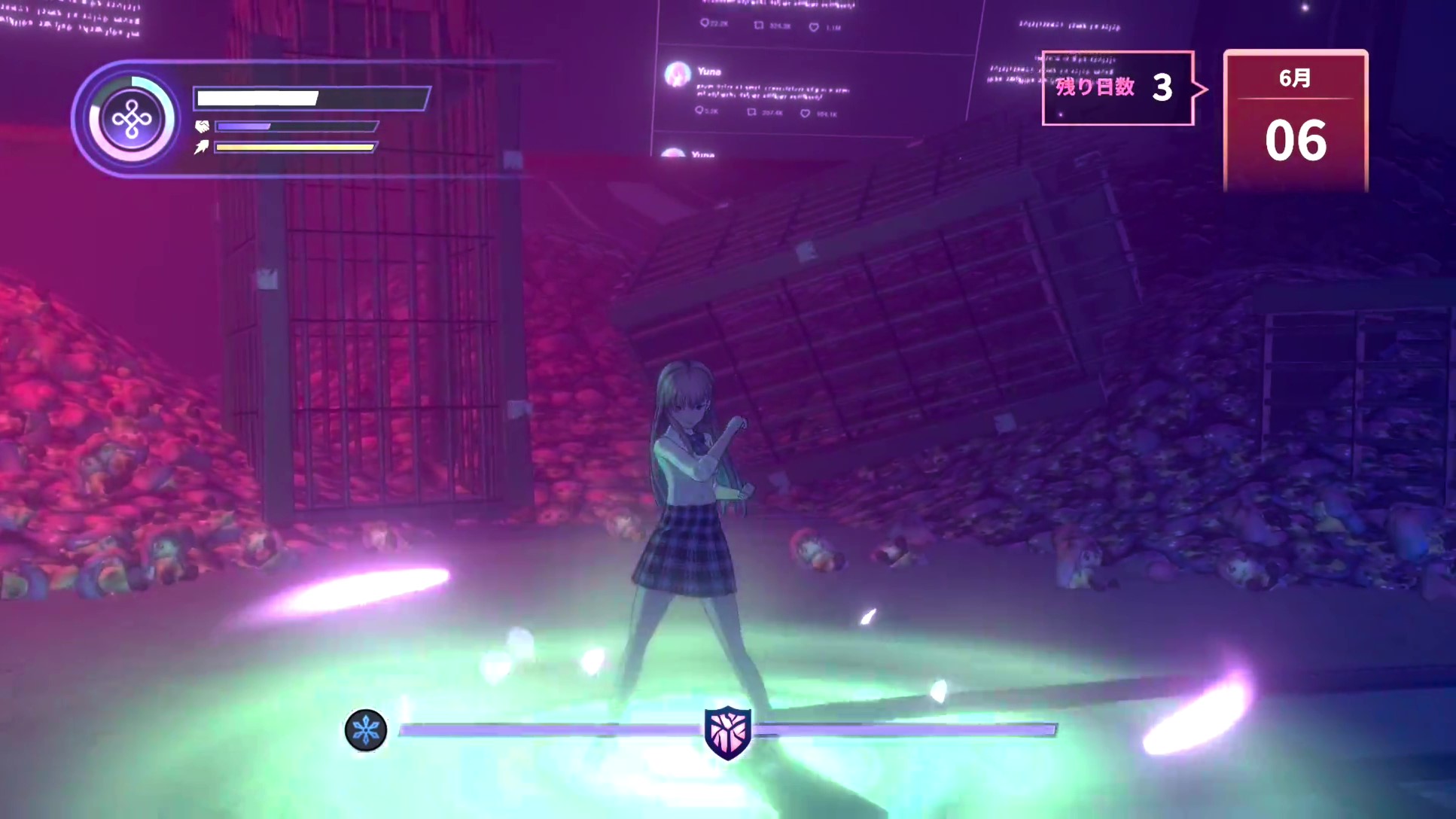Select the blue snowflake ability icon
This screenshot has width=1456, height=819.
(366, 729)
